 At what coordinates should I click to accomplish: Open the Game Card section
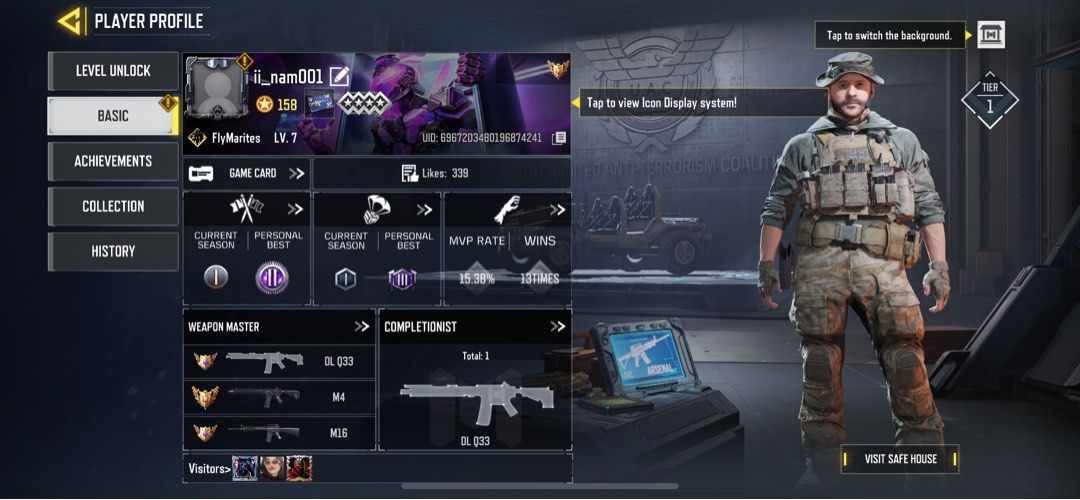pos(247,173)
